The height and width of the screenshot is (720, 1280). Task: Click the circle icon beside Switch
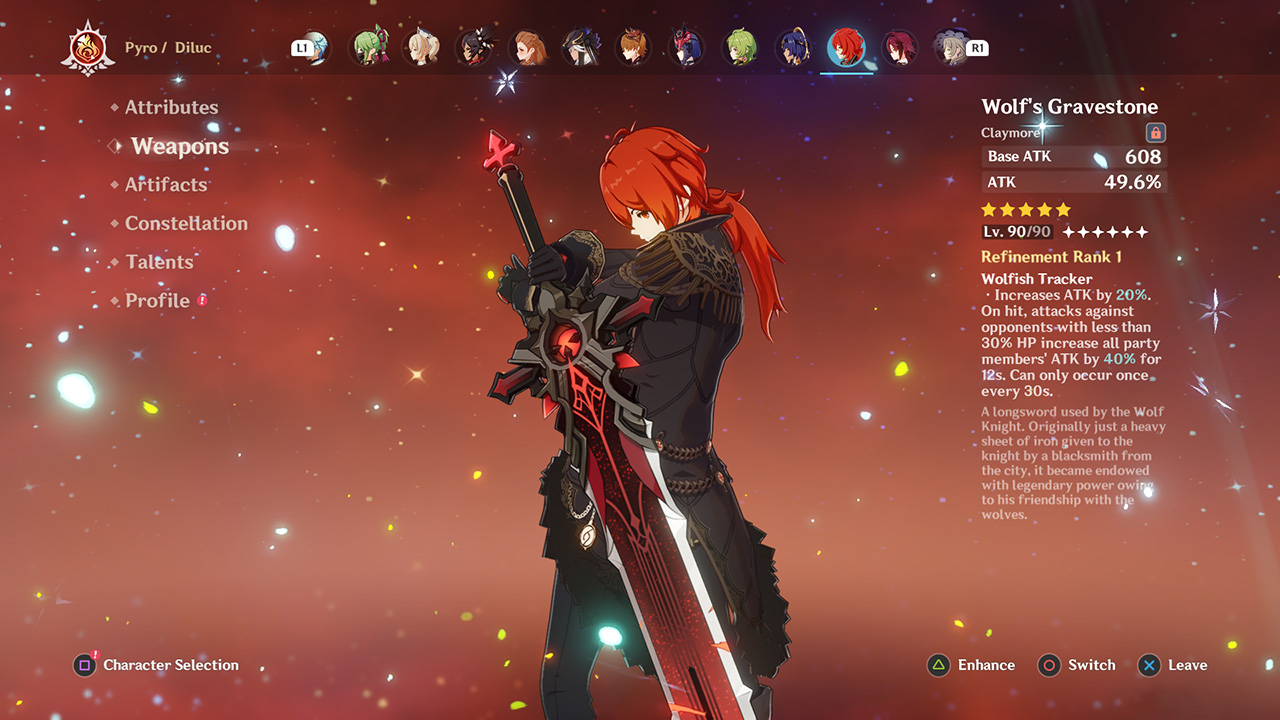point(1049,665)
